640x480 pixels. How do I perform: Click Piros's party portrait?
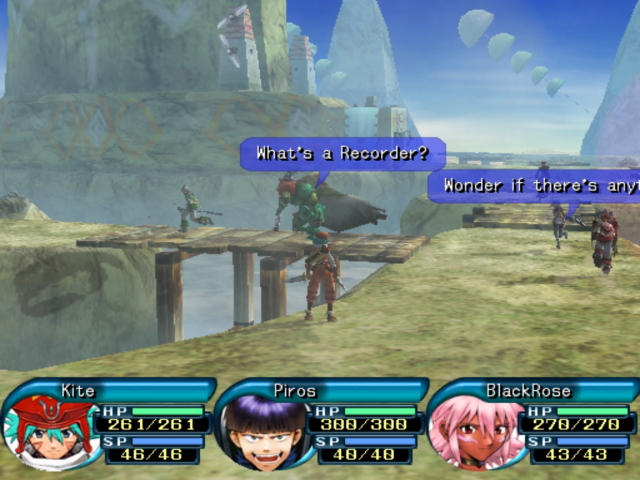point(262,432)
